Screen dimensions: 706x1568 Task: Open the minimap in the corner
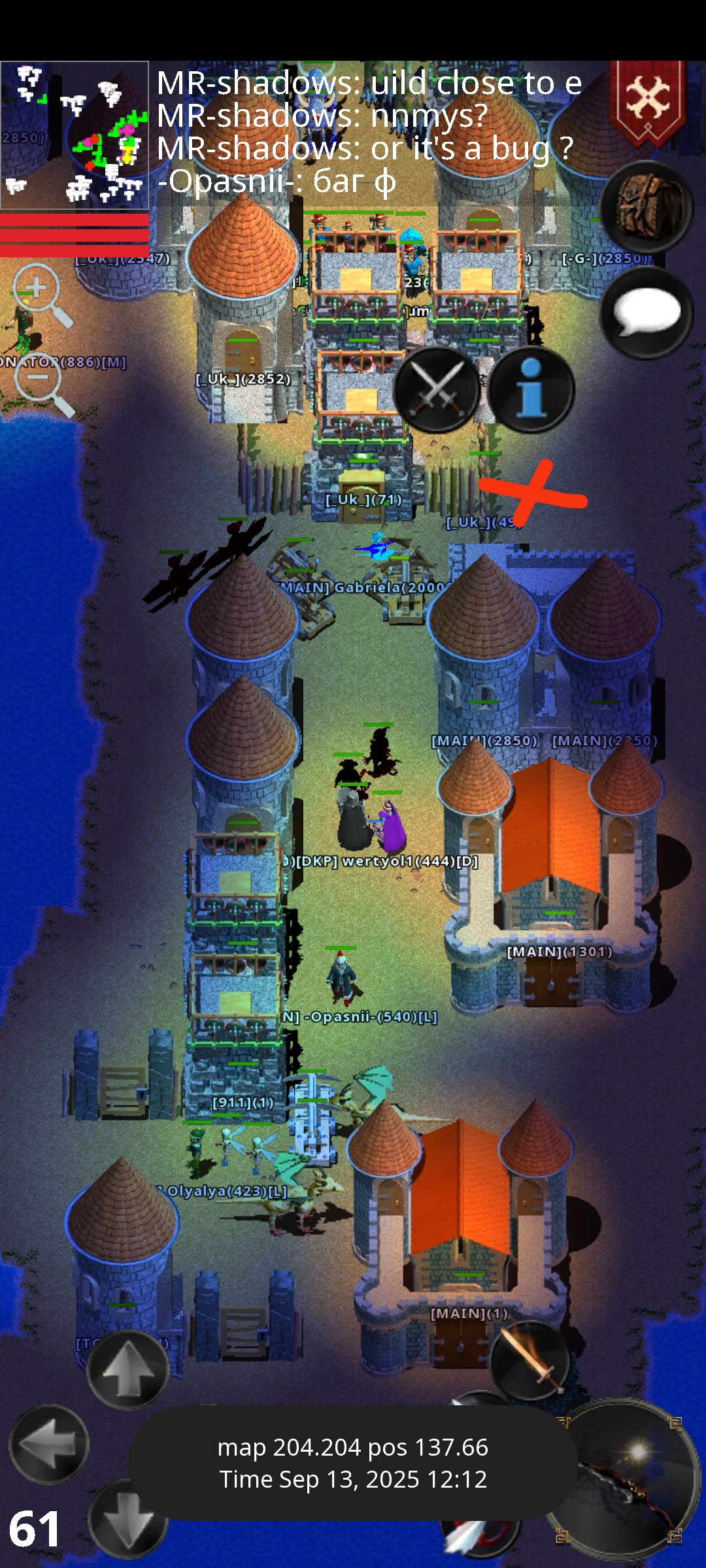coord(75,135)
